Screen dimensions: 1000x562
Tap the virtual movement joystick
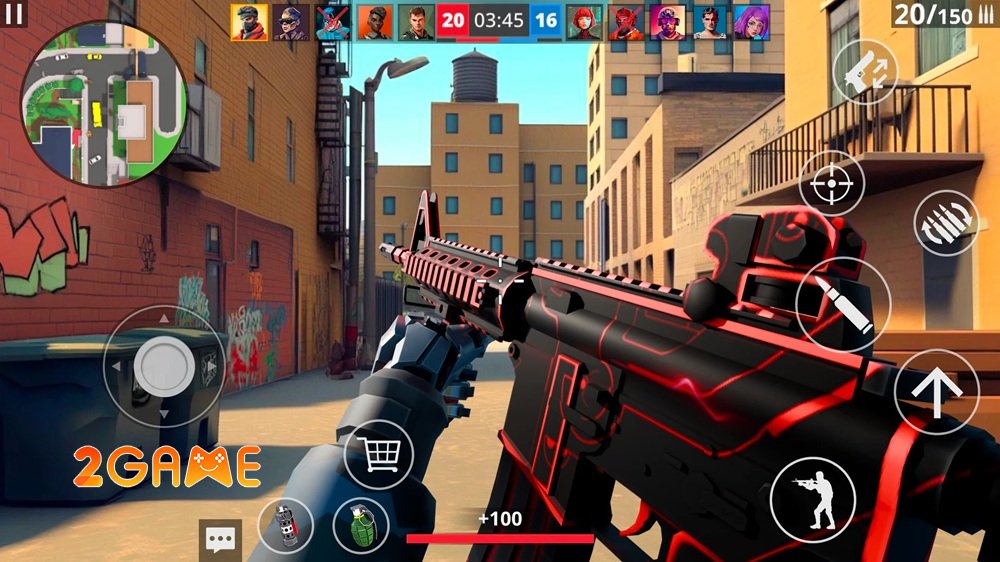(164, 366)
